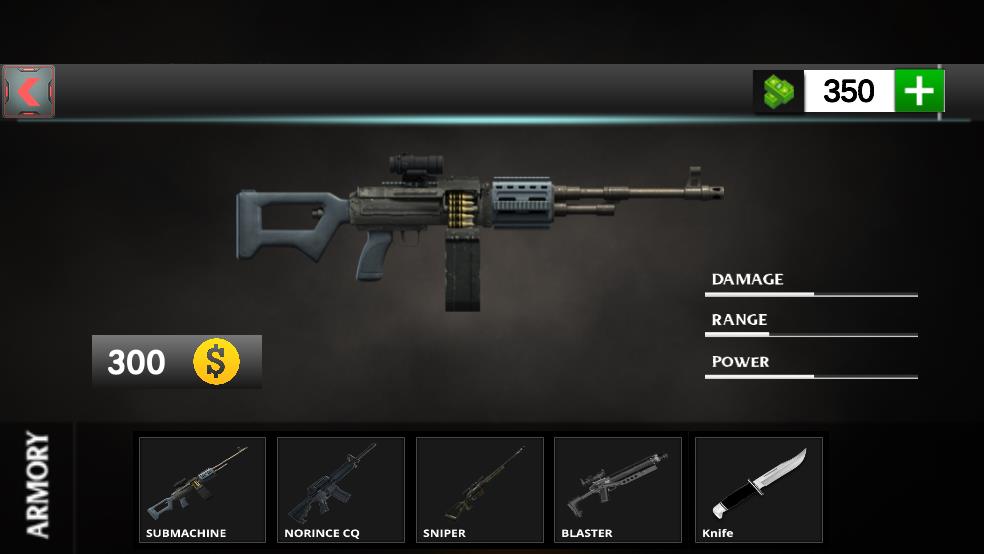Choose the Norince CQ rifle
This screenshot has width=984, height=554.
coord(340,489)
